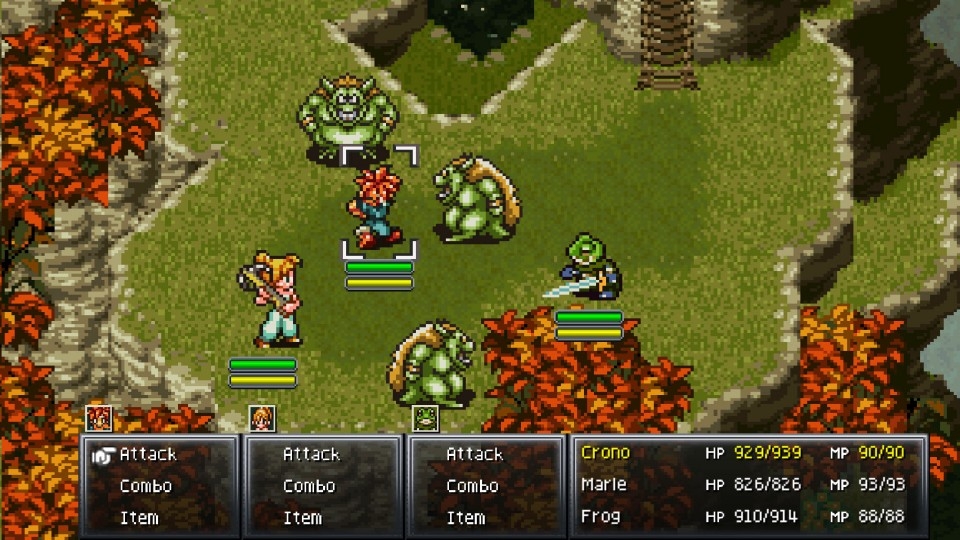
Task: Choose Combo in Marle's command panel
Action: [310, 486]
